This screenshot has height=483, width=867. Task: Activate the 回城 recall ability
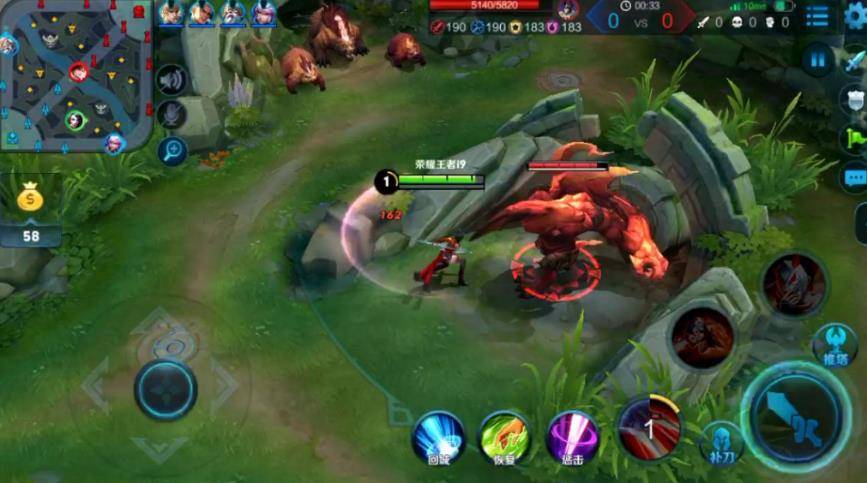(x=439, y=437)
